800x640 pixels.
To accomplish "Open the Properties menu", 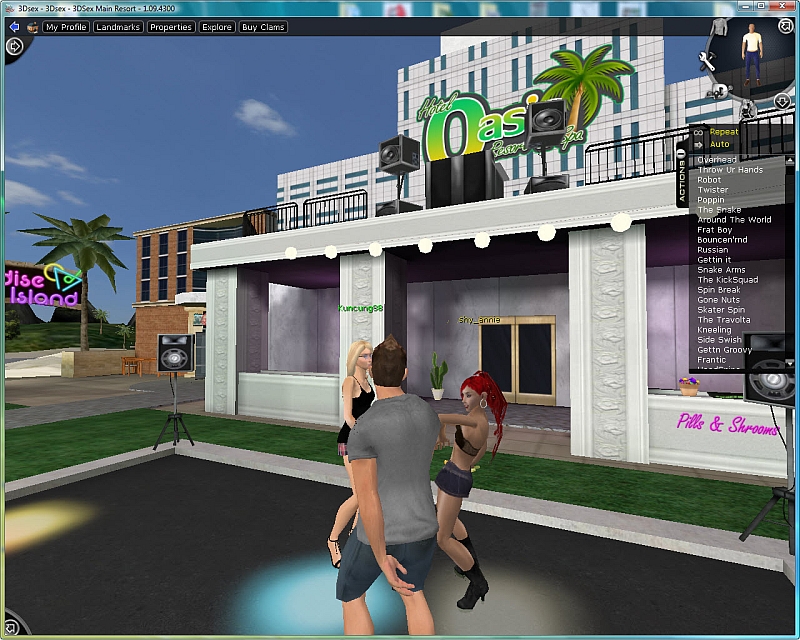I will (171, 27).
